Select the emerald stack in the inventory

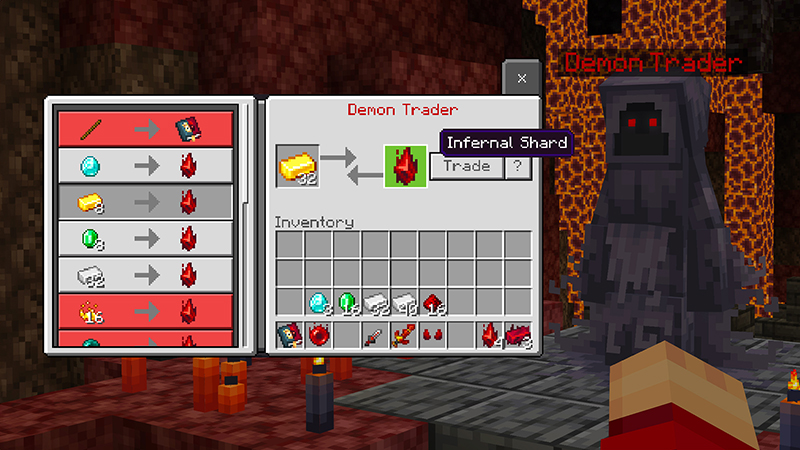pos(347,301)
